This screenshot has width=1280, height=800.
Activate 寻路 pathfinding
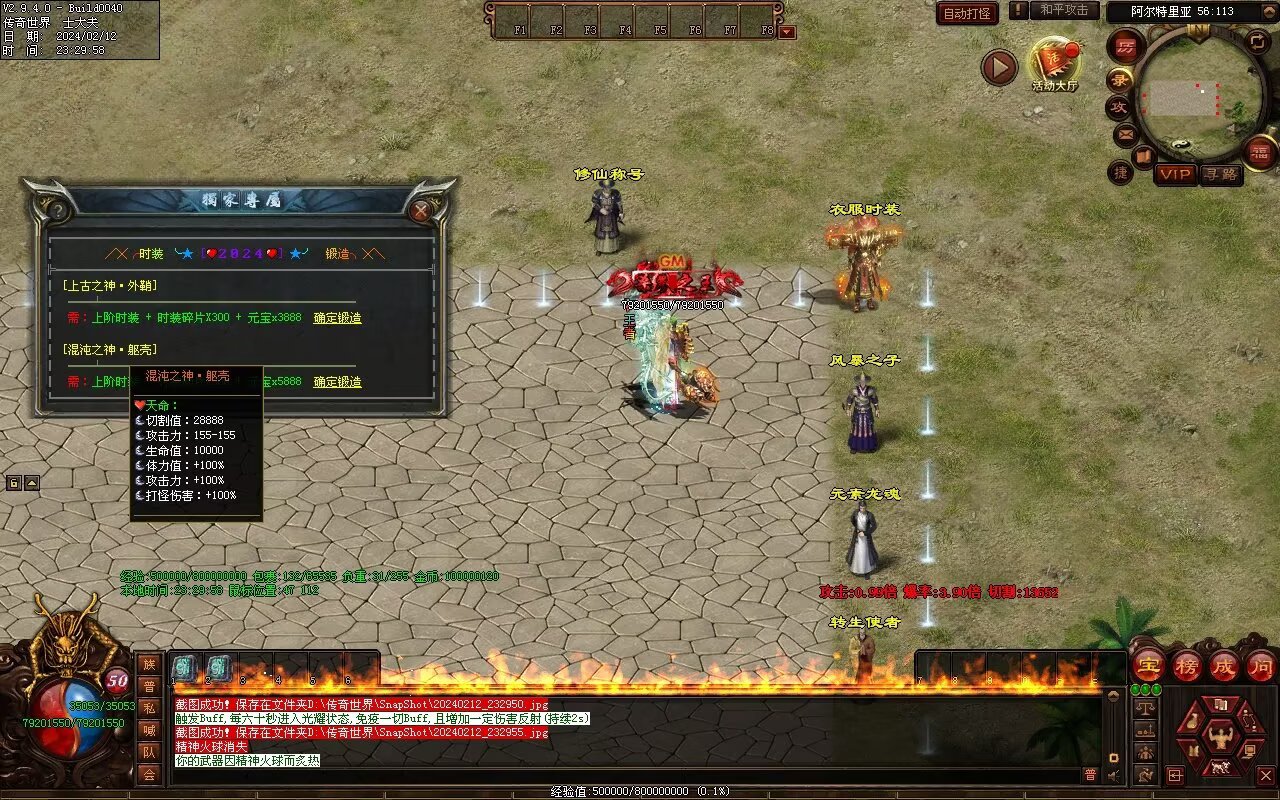point(1219,174)
